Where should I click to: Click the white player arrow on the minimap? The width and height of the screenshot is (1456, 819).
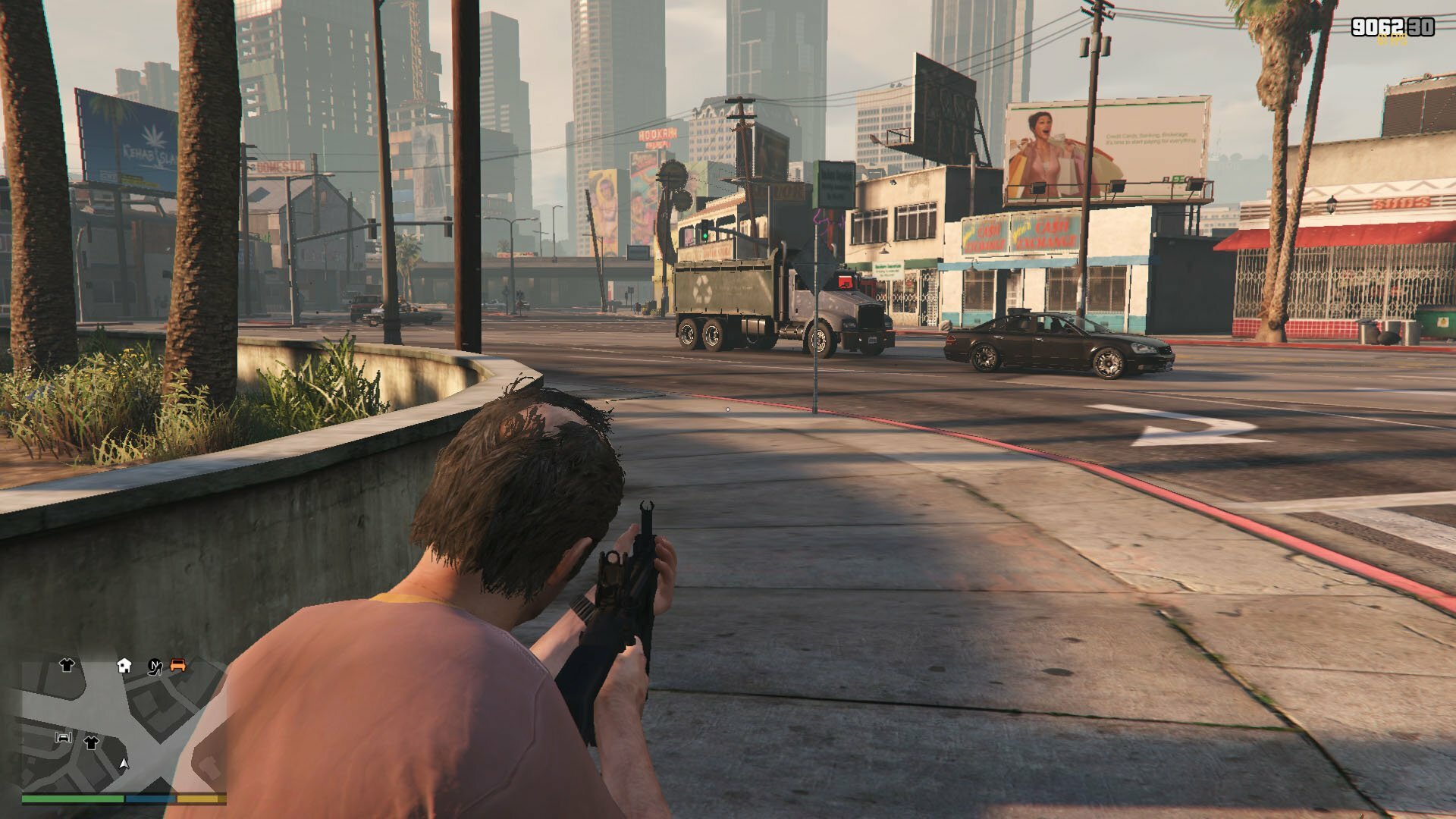[124, 763]
